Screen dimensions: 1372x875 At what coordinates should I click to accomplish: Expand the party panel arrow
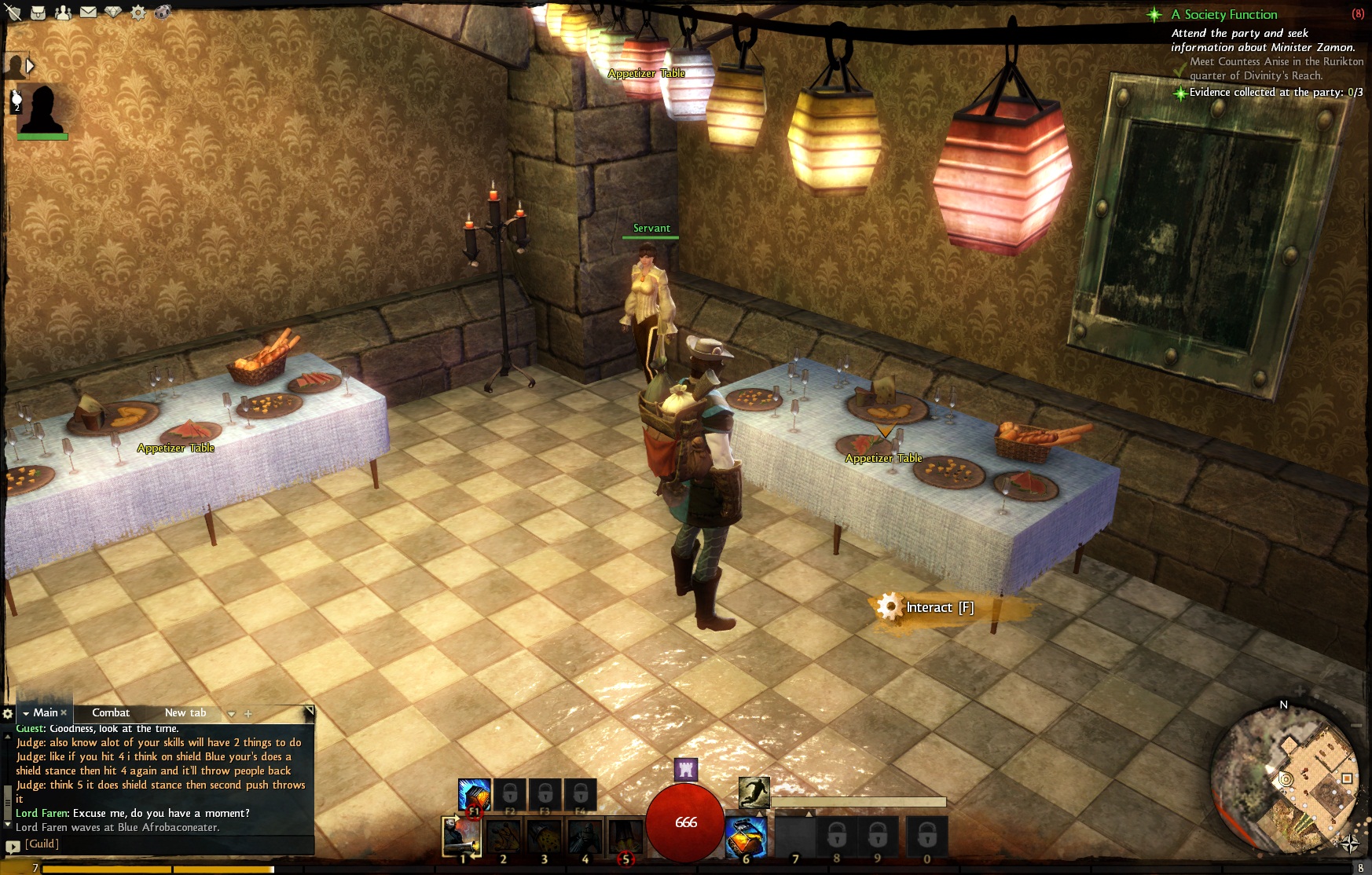pyautogui.click(x=31, y=66)
